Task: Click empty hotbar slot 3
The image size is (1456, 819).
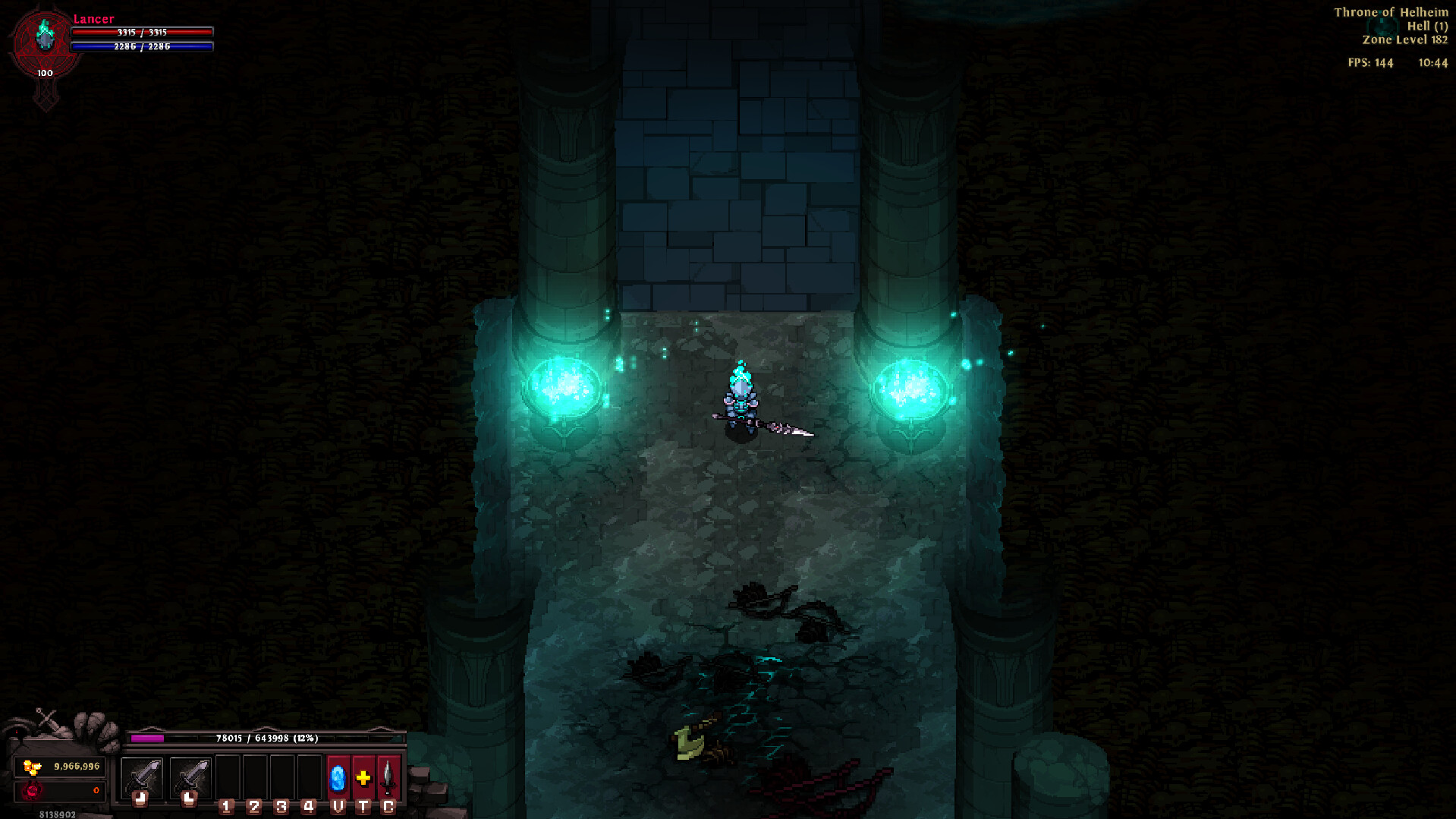Action: point(281,776)
